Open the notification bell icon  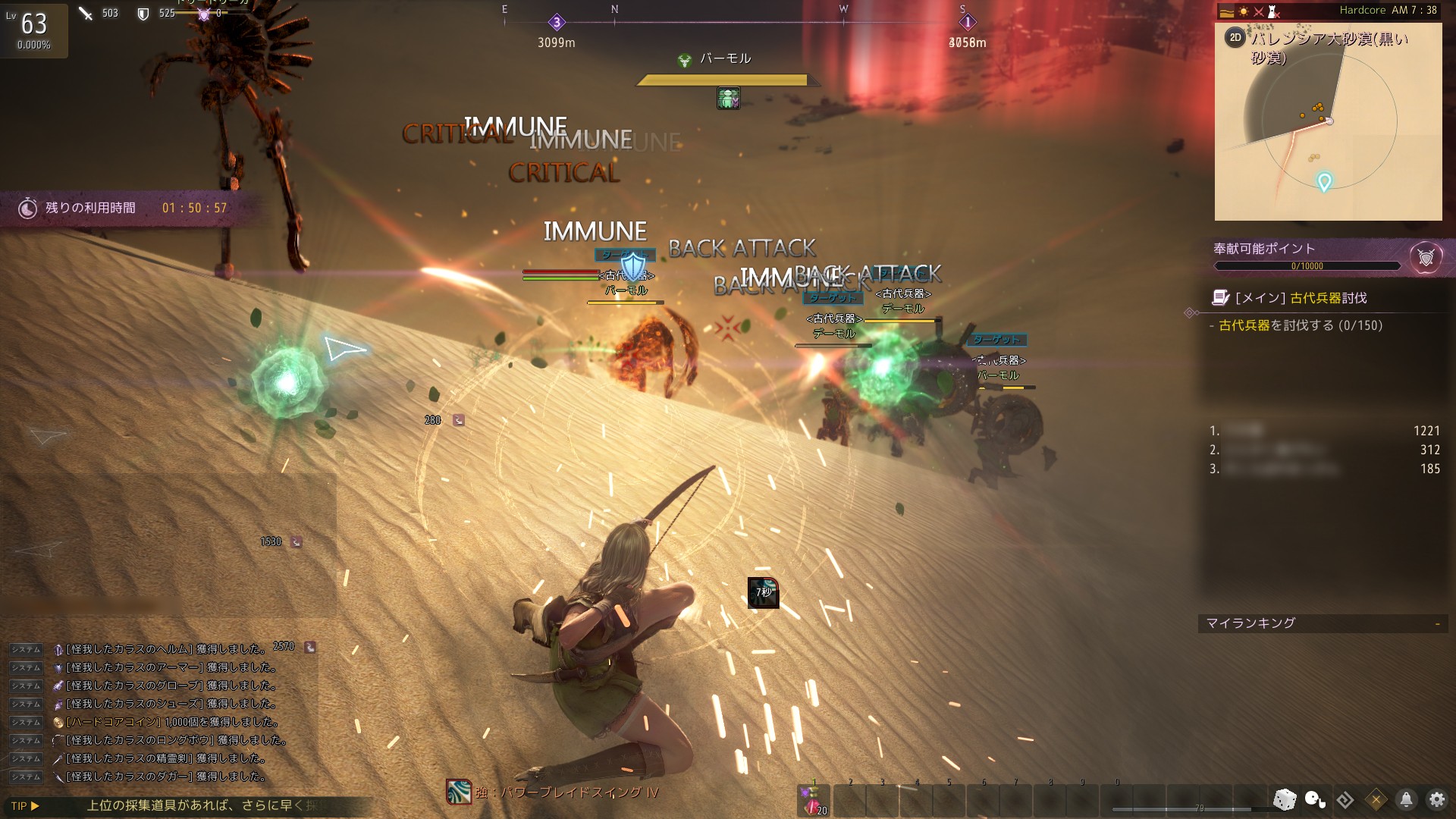(x=1406, y=799)
